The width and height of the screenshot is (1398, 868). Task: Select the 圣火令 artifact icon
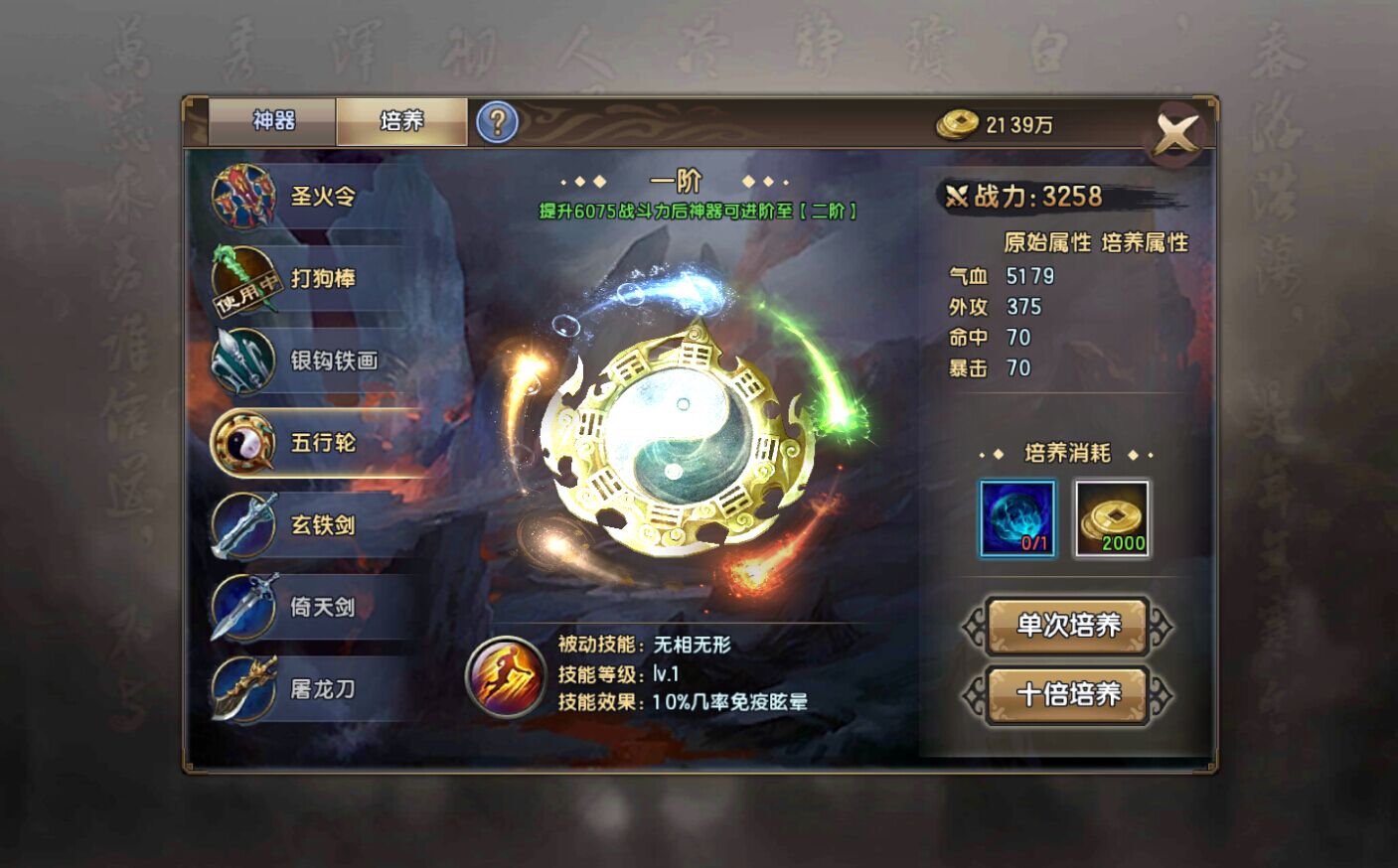(241, 198)
